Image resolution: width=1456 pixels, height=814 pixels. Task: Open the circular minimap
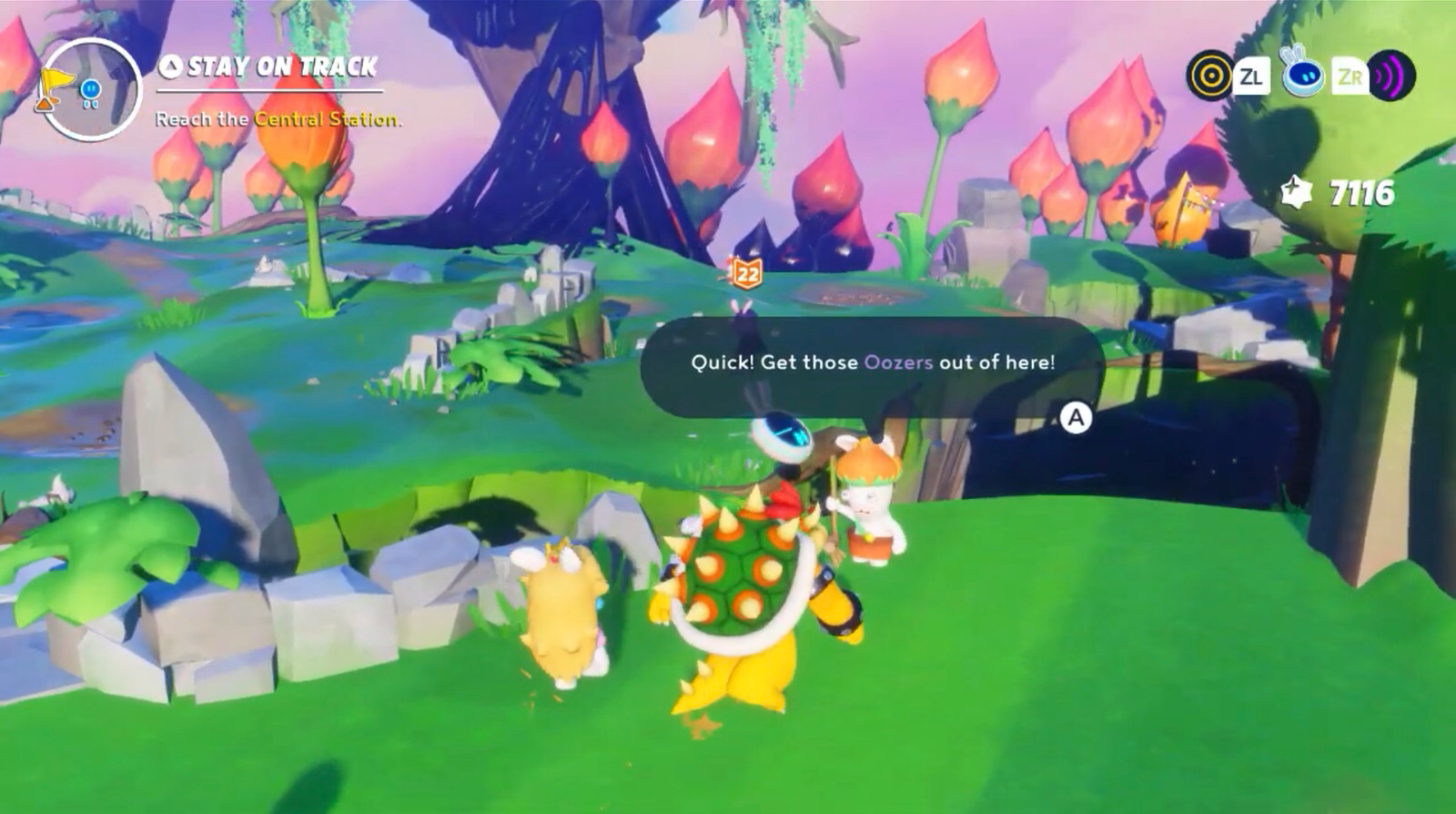tap(91, 88)
